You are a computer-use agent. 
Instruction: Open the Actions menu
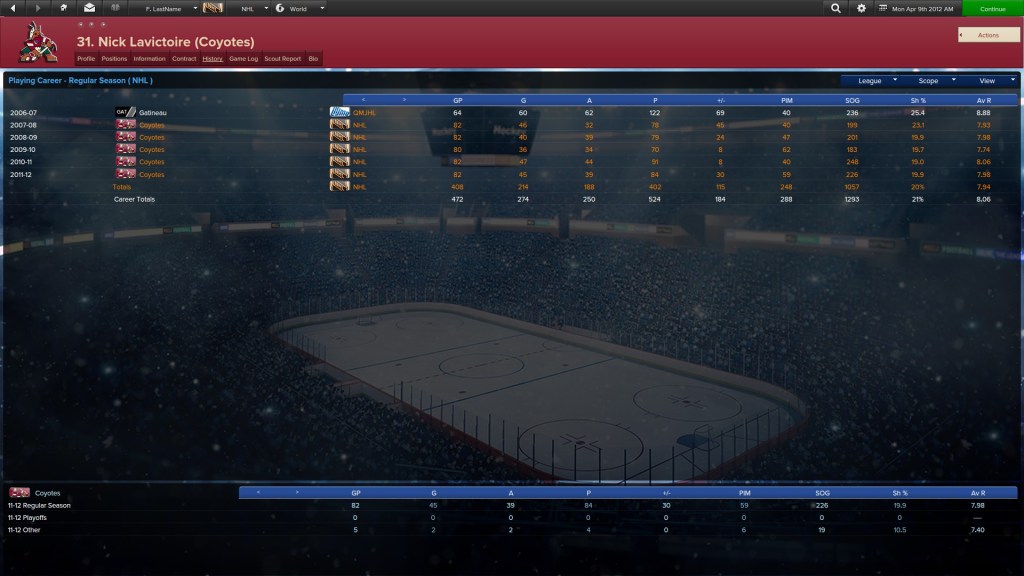[x=988, y=35]
